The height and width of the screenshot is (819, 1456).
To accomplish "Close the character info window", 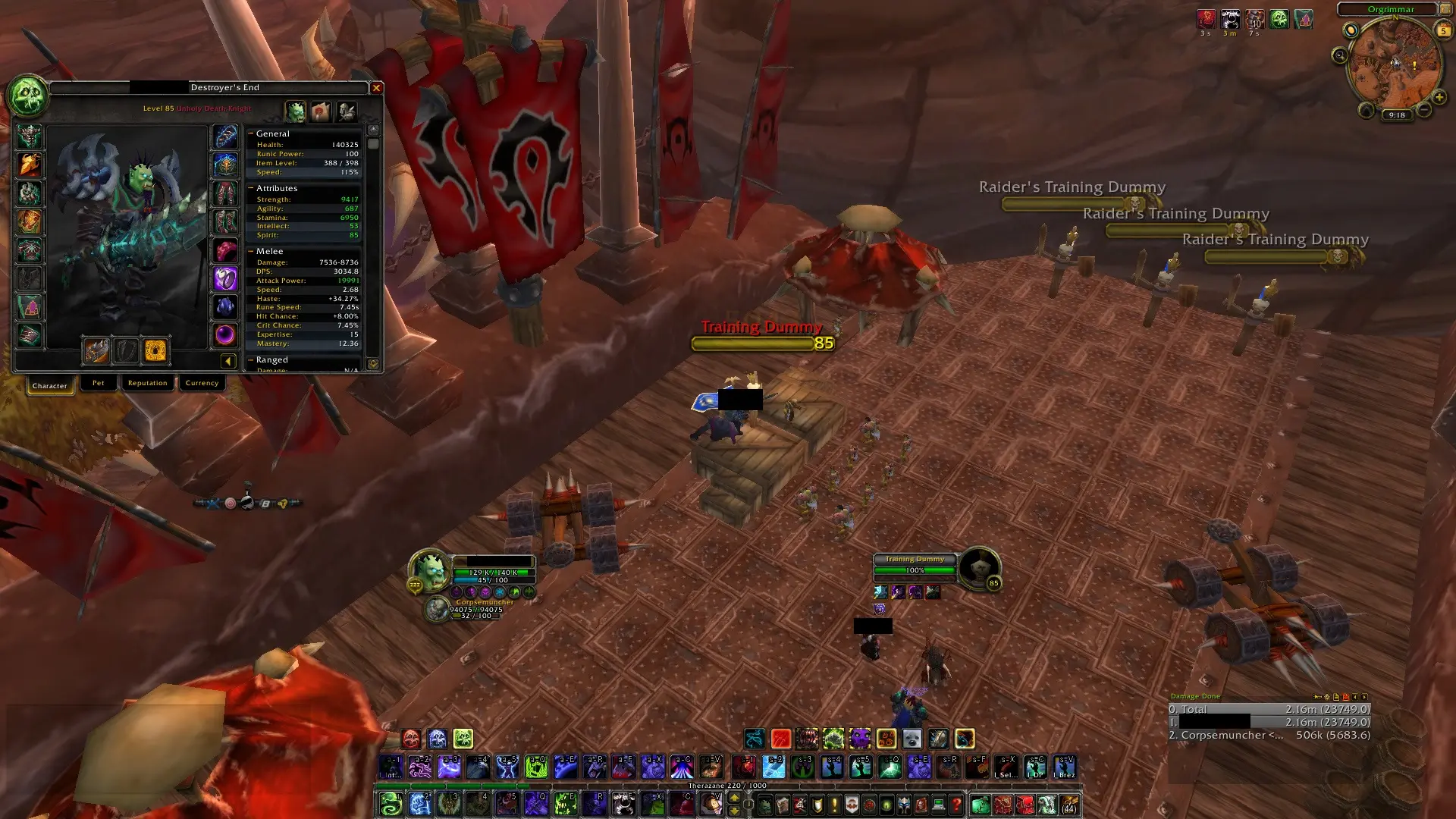I will (x=376, y=88).
